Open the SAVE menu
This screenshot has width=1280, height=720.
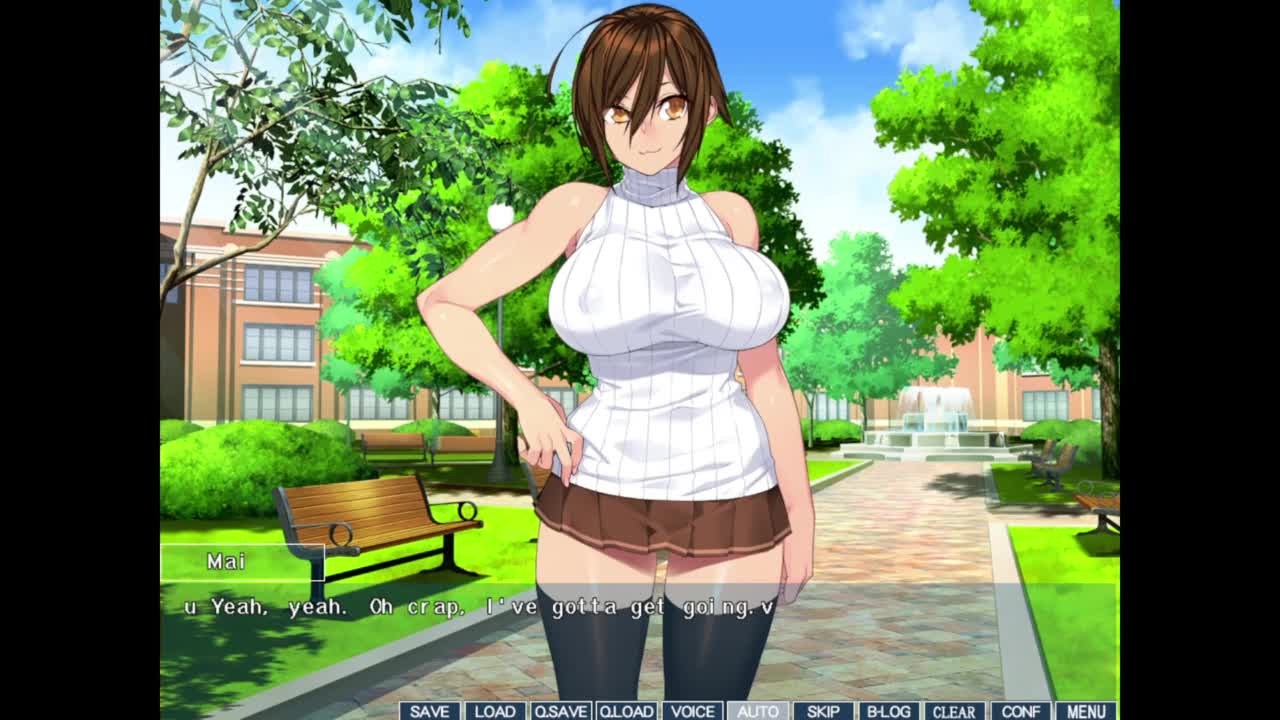click(x=429, y=711)
